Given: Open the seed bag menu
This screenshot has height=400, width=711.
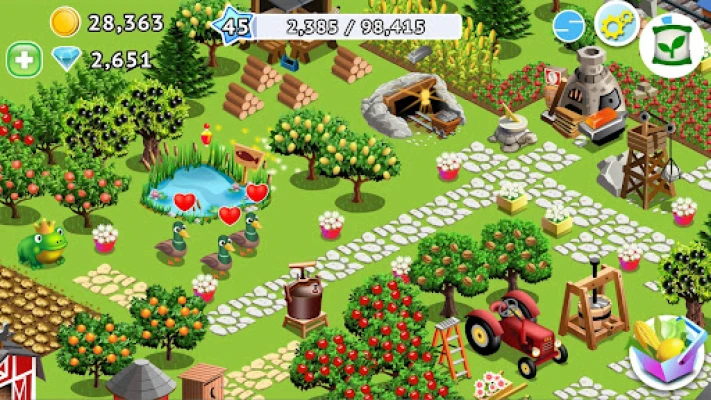Looking at the screenshot, I should [671, 46].
